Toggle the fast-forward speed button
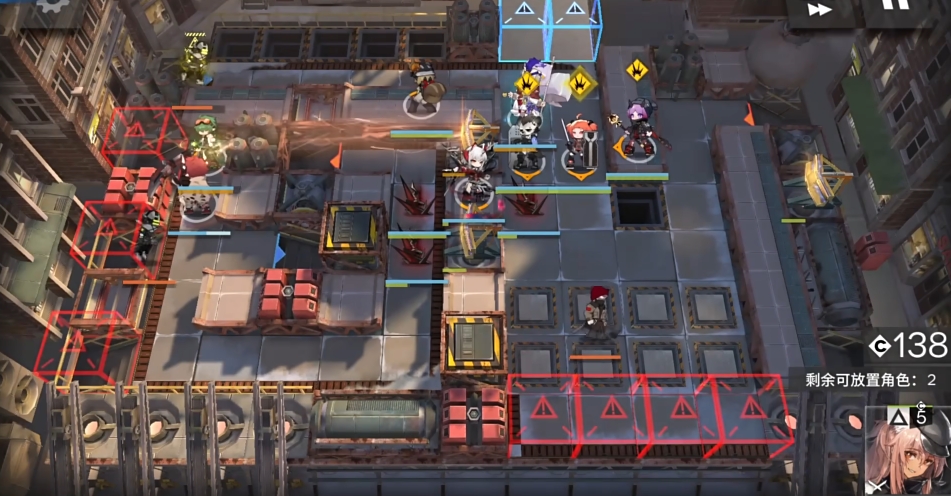This screenshot has width=951, height=496. click(819, 10)
